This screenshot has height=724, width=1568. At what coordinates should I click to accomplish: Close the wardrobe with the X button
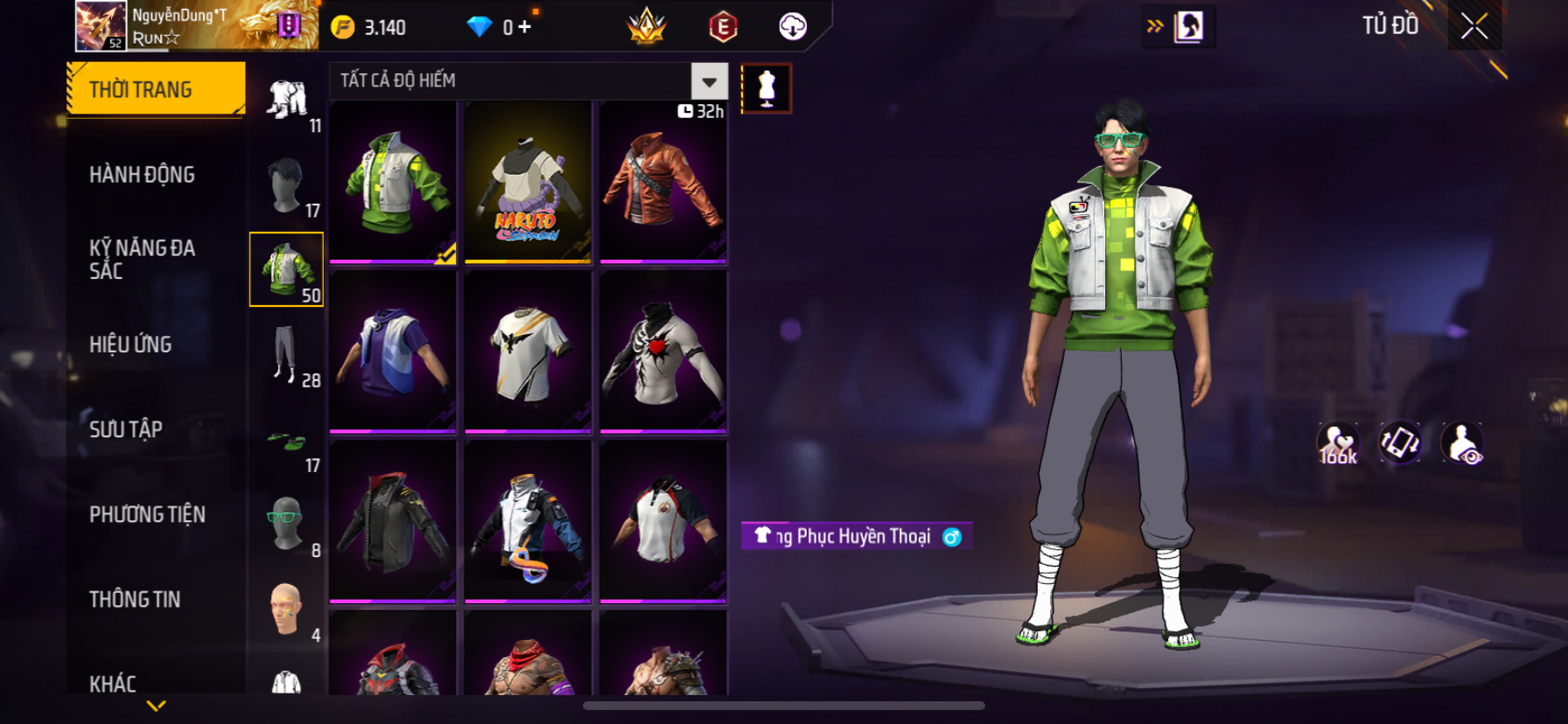[x=1474, y=27]
